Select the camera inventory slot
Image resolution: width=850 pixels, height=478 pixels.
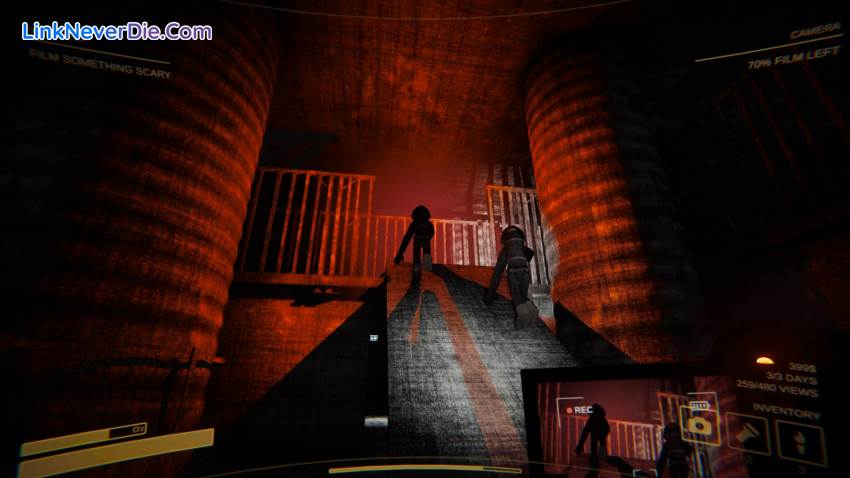point(699,424)
